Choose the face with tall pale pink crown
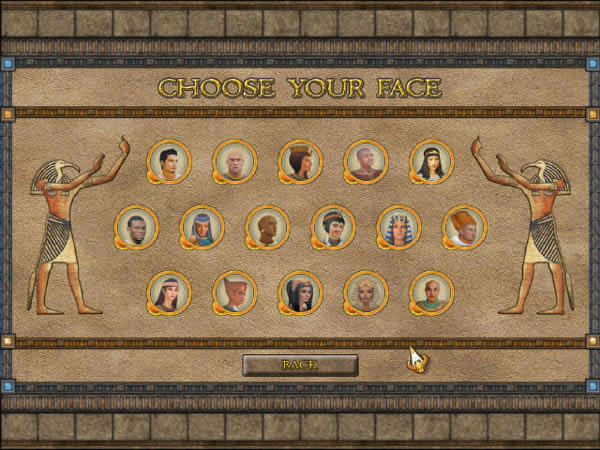600x450 pixels. (x=235, y=292)
